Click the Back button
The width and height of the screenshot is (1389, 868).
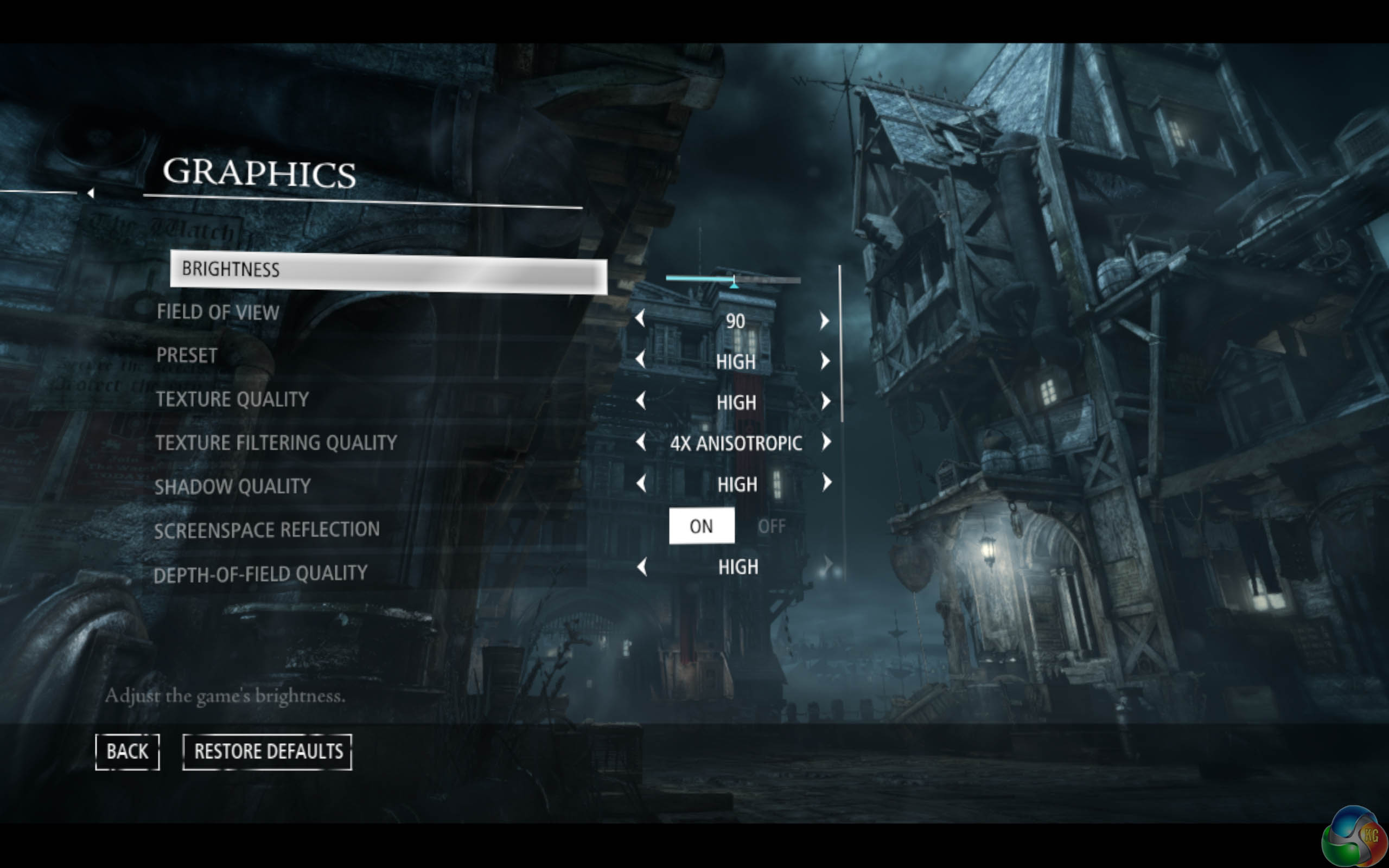click(x=127, y=751)
